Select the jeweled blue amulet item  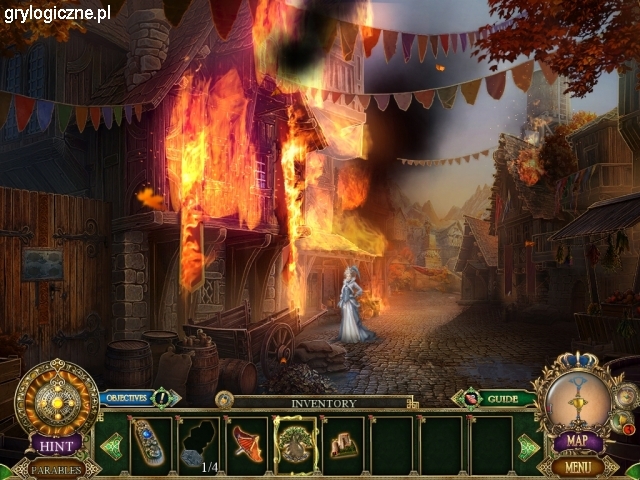(x=149, y=443)
